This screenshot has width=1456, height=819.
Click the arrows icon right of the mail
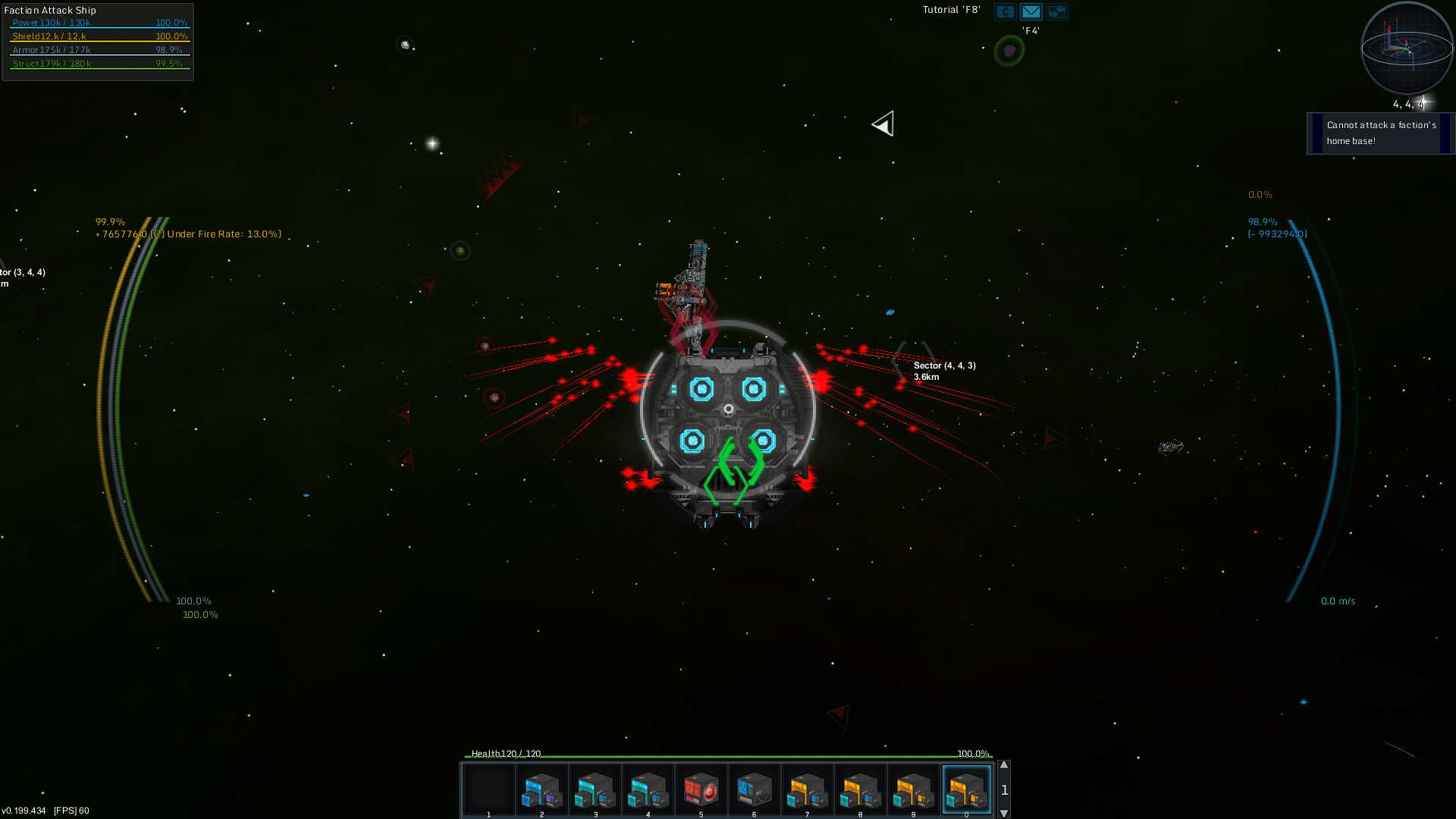click(1056, 11)
